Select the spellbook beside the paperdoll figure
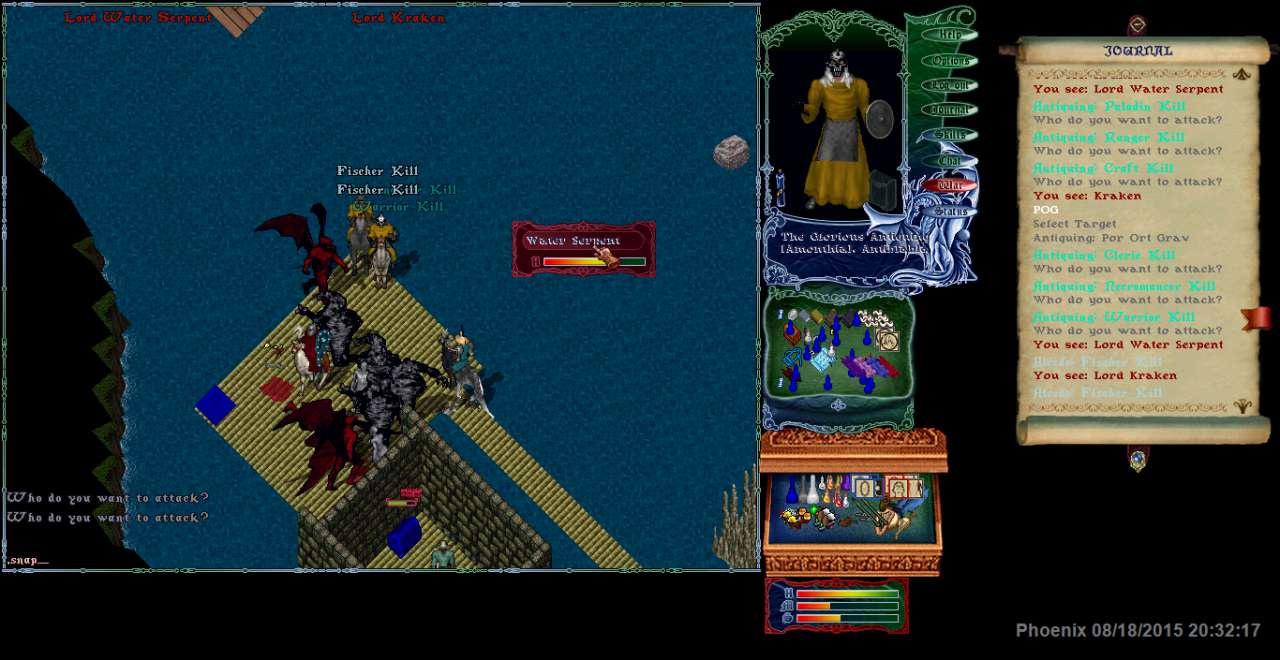Image resolution: width=1280 pixels, height=660 pixels. click(883, 189)
